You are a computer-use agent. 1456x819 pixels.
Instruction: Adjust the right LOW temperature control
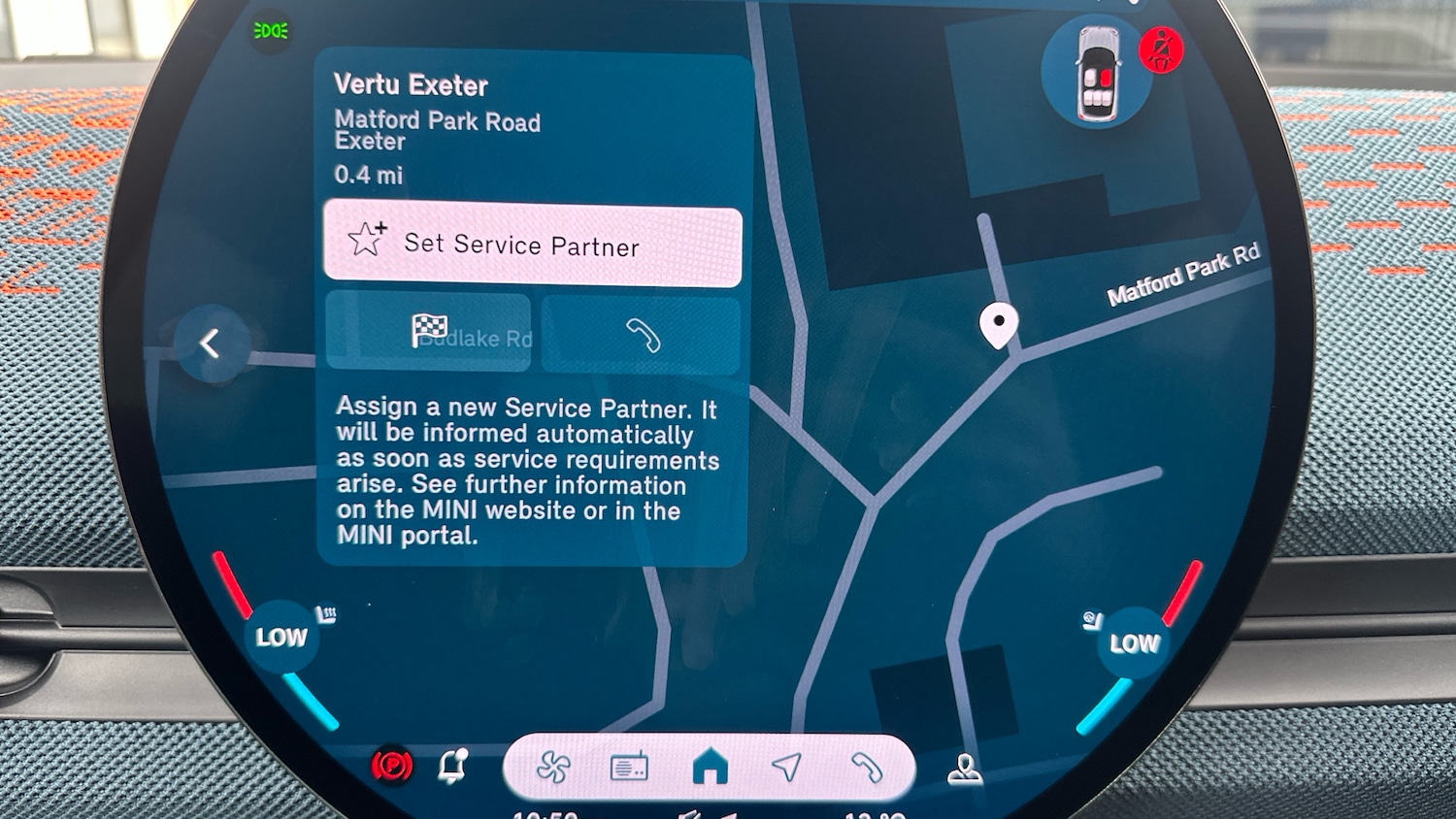tap(1134, 642)
